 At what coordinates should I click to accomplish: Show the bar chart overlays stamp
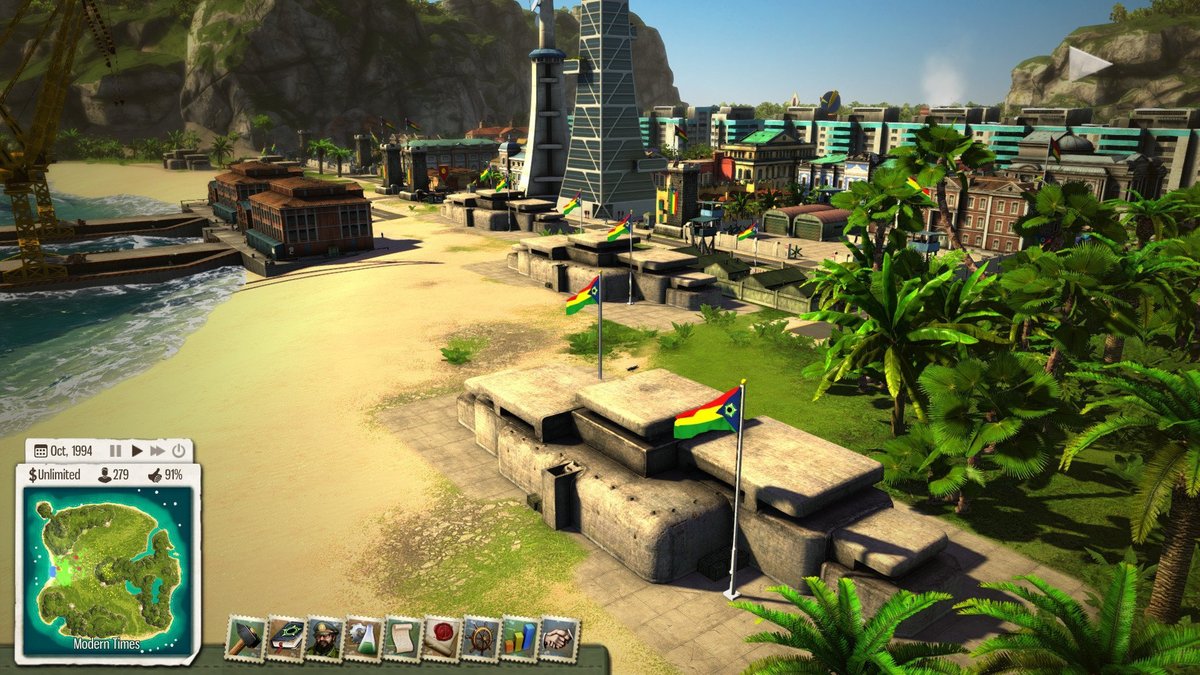pos(519,638)
